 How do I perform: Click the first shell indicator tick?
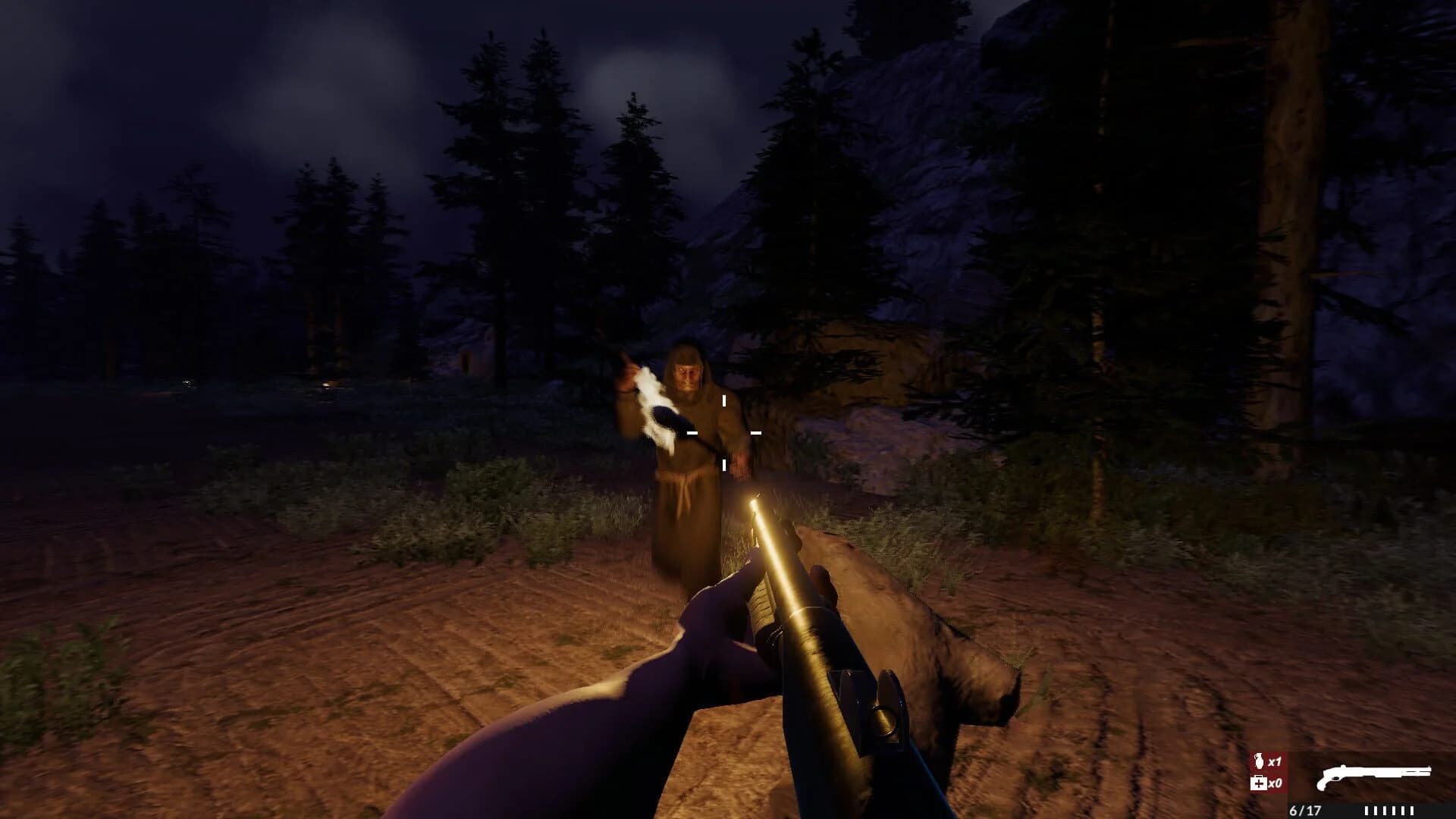(x=1367, y=810)
